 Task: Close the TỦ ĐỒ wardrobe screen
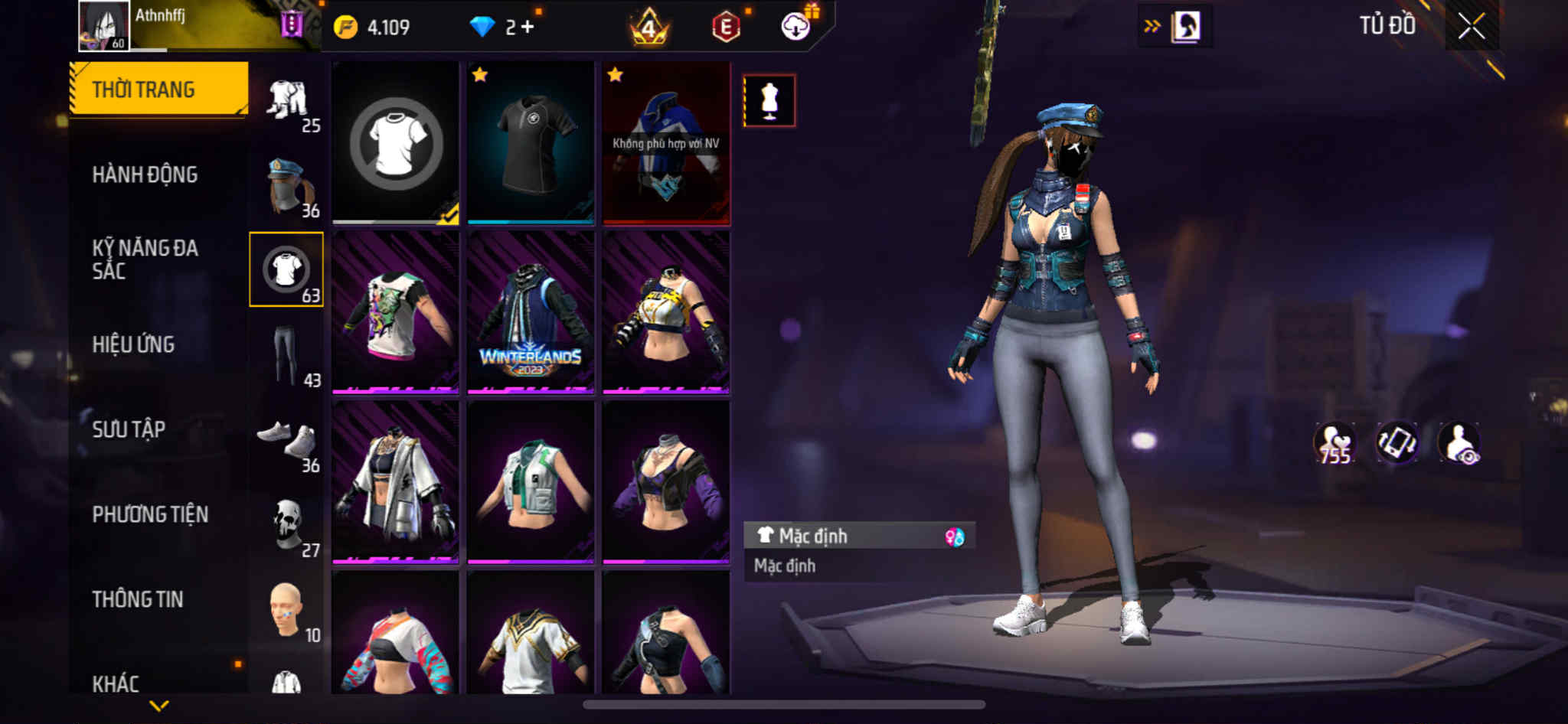[x=1471, y=27]
